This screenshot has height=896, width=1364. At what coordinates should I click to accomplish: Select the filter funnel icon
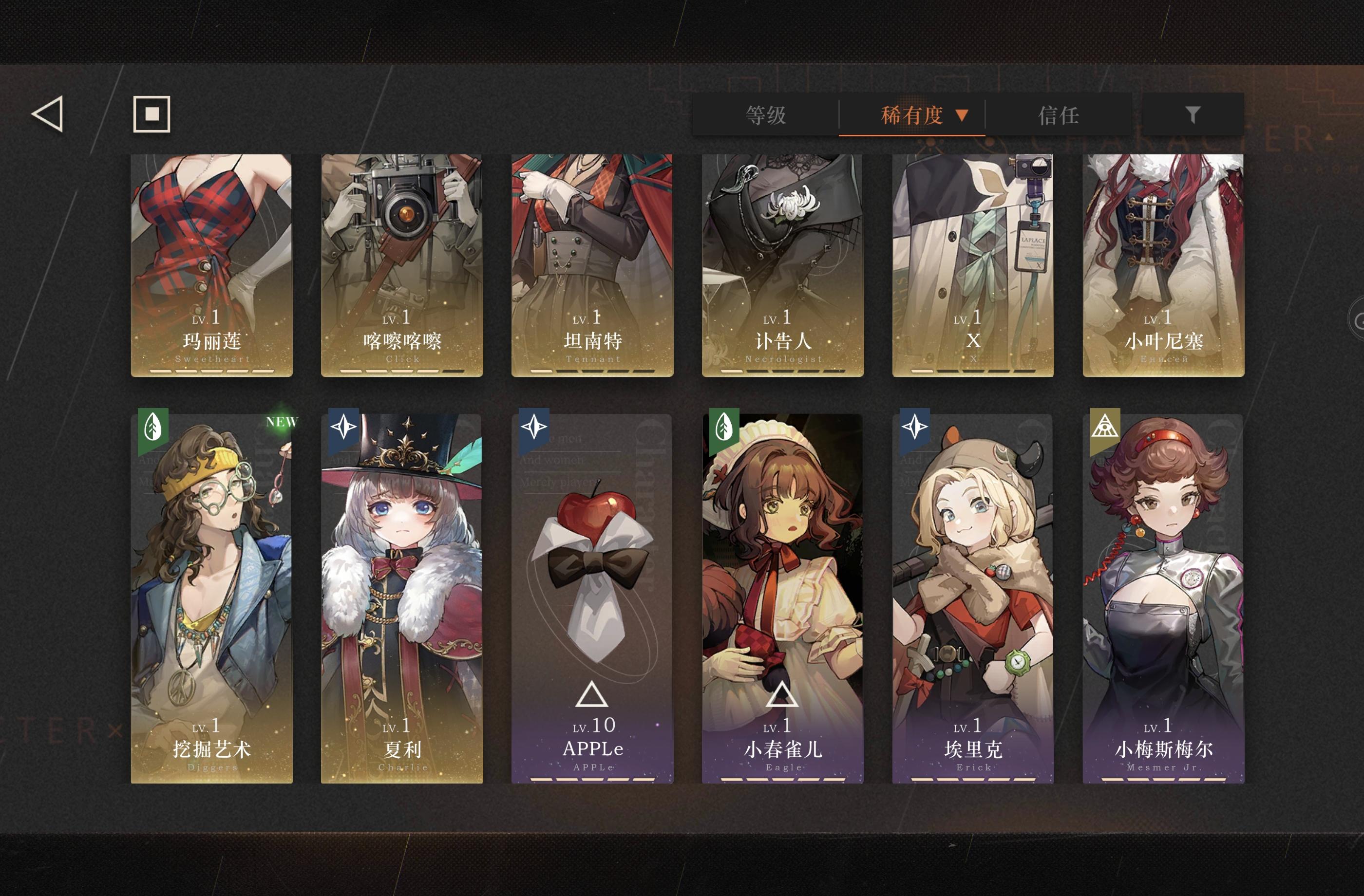coord(1192,115)
